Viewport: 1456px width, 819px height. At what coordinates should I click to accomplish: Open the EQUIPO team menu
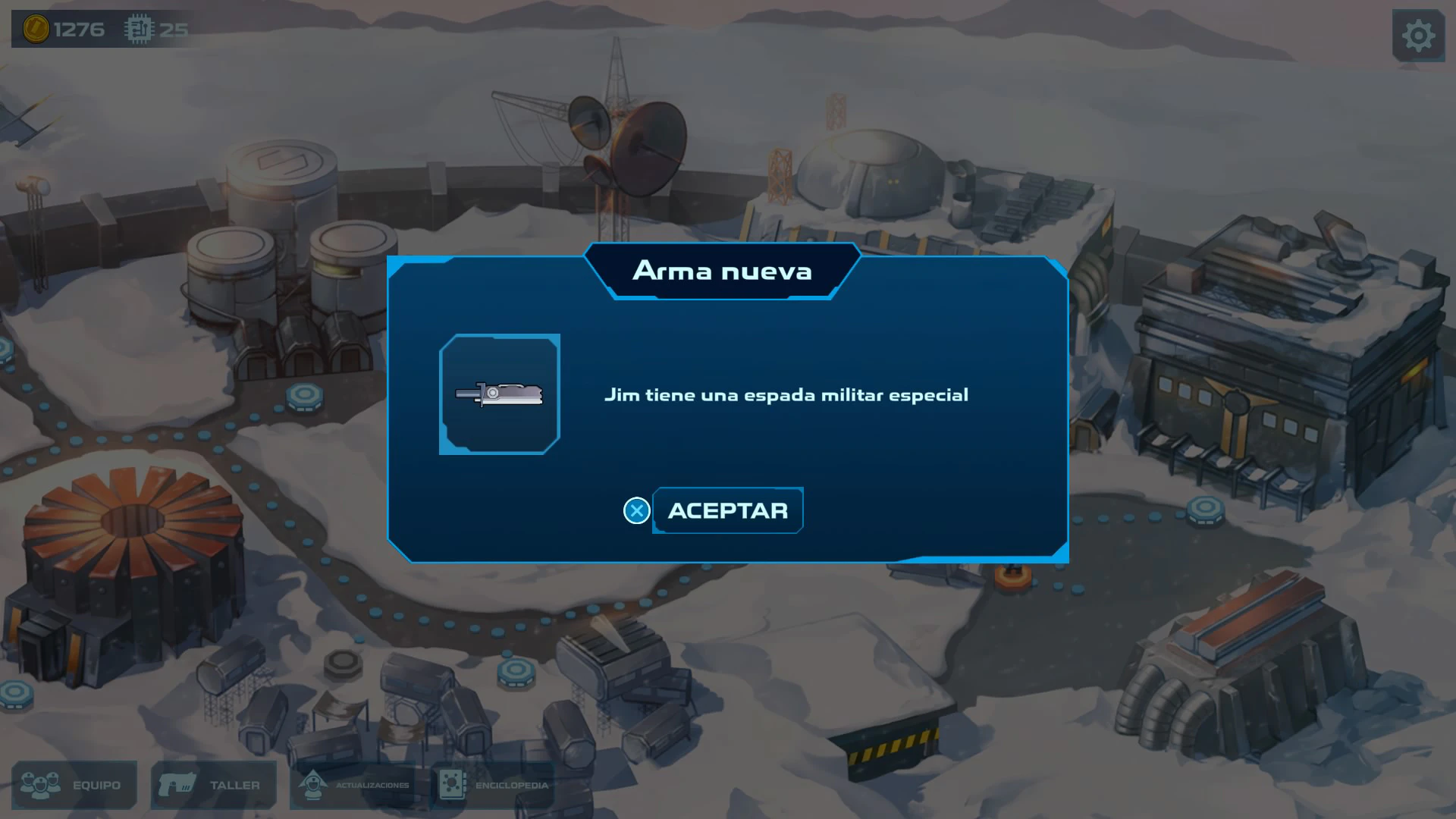[x=74, y=785]
